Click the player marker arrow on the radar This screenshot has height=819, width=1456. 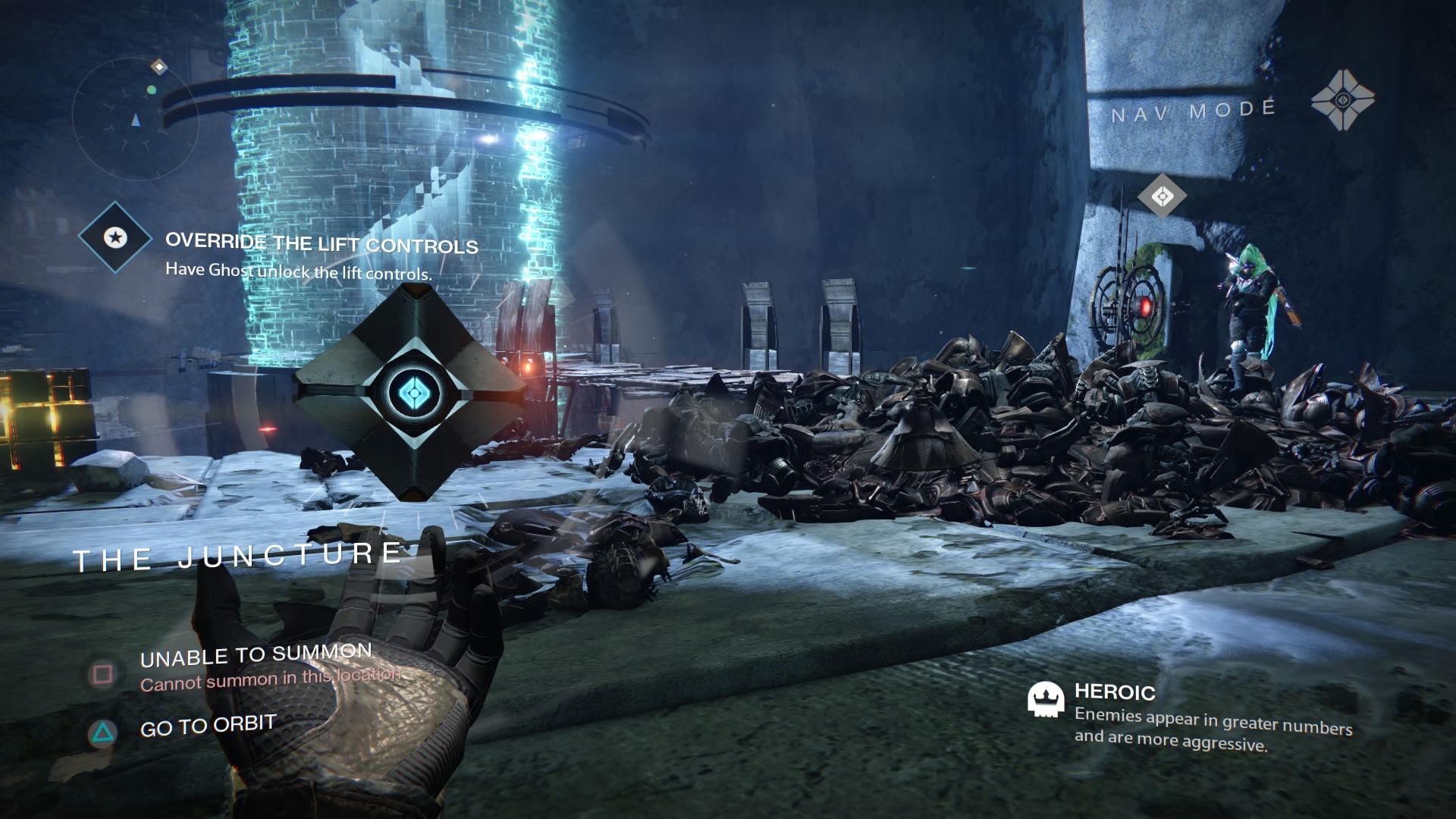point(135,121)
